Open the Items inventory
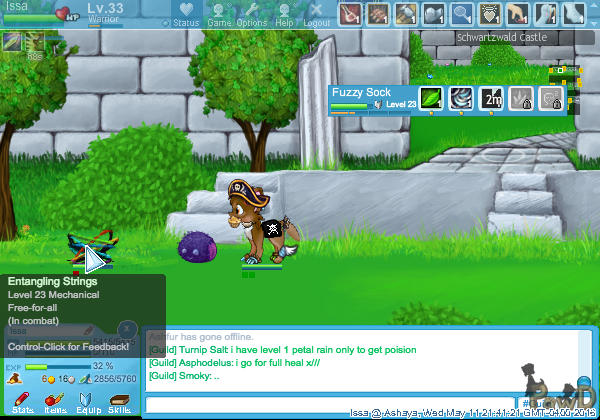 click(55, 402)
